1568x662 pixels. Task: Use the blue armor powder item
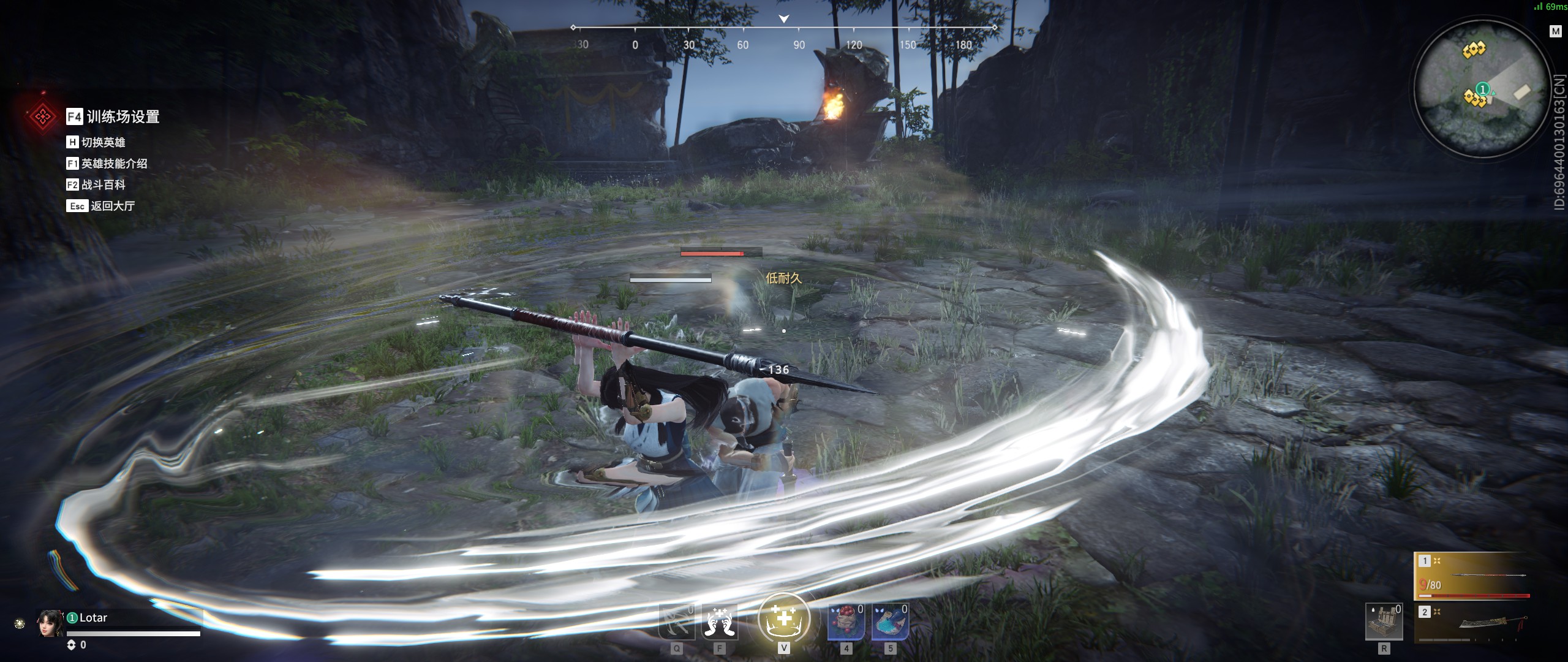pyautogui.click(x=890, y=622)
